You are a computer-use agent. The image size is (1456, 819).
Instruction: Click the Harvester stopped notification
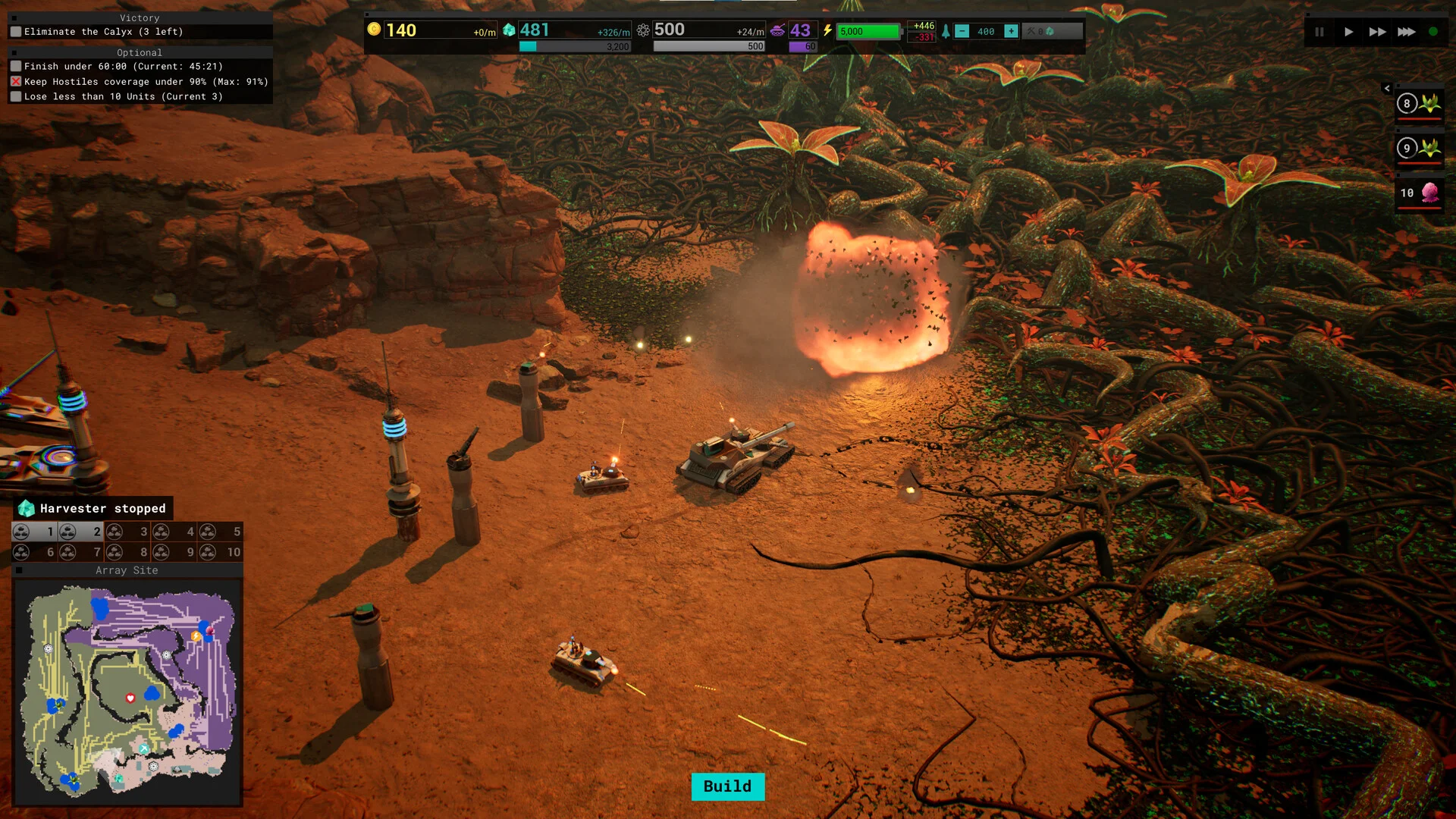[93, 508]
